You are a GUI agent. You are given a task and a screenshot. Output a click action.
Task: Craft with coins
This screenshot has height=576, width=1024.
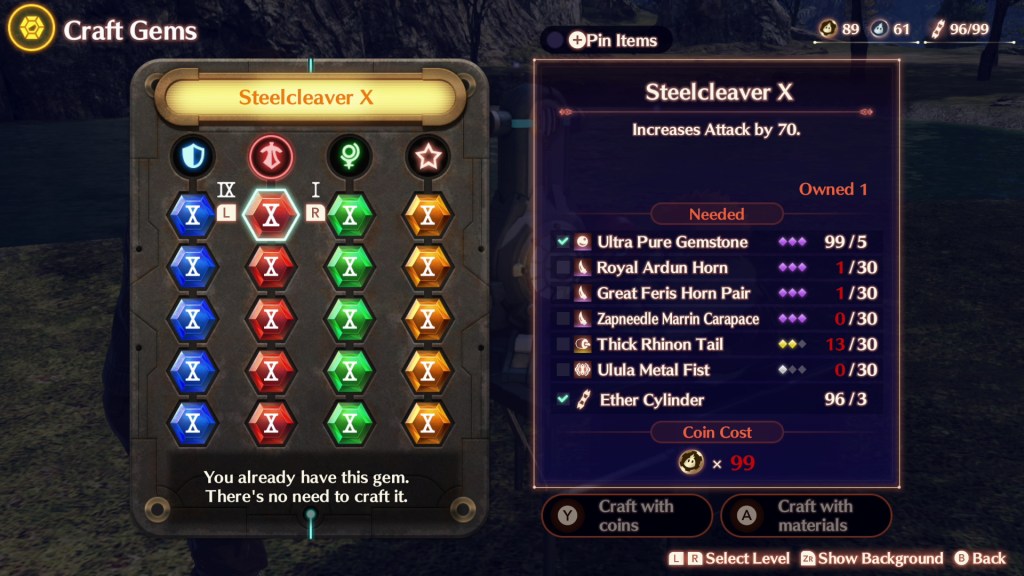[626, 515]
